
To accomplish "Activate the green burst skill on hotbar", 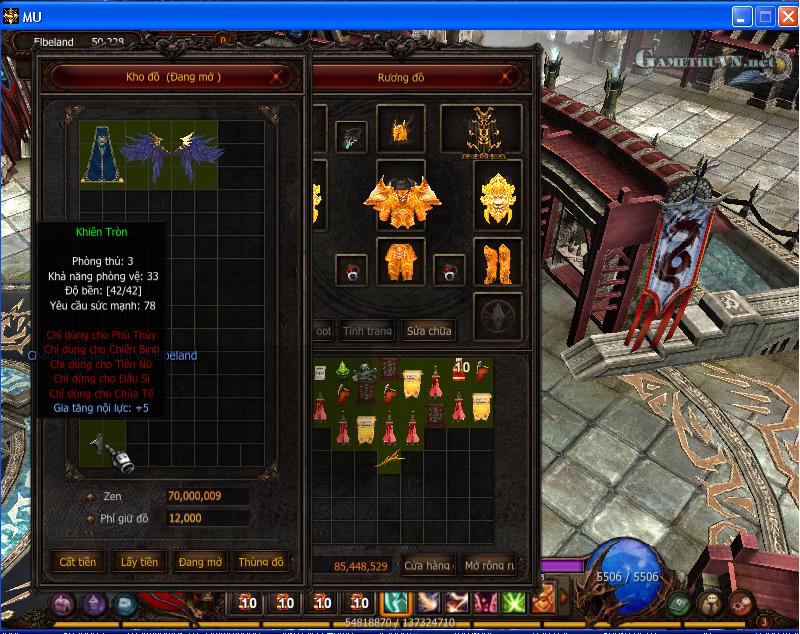I will click(x=514, y=603).
